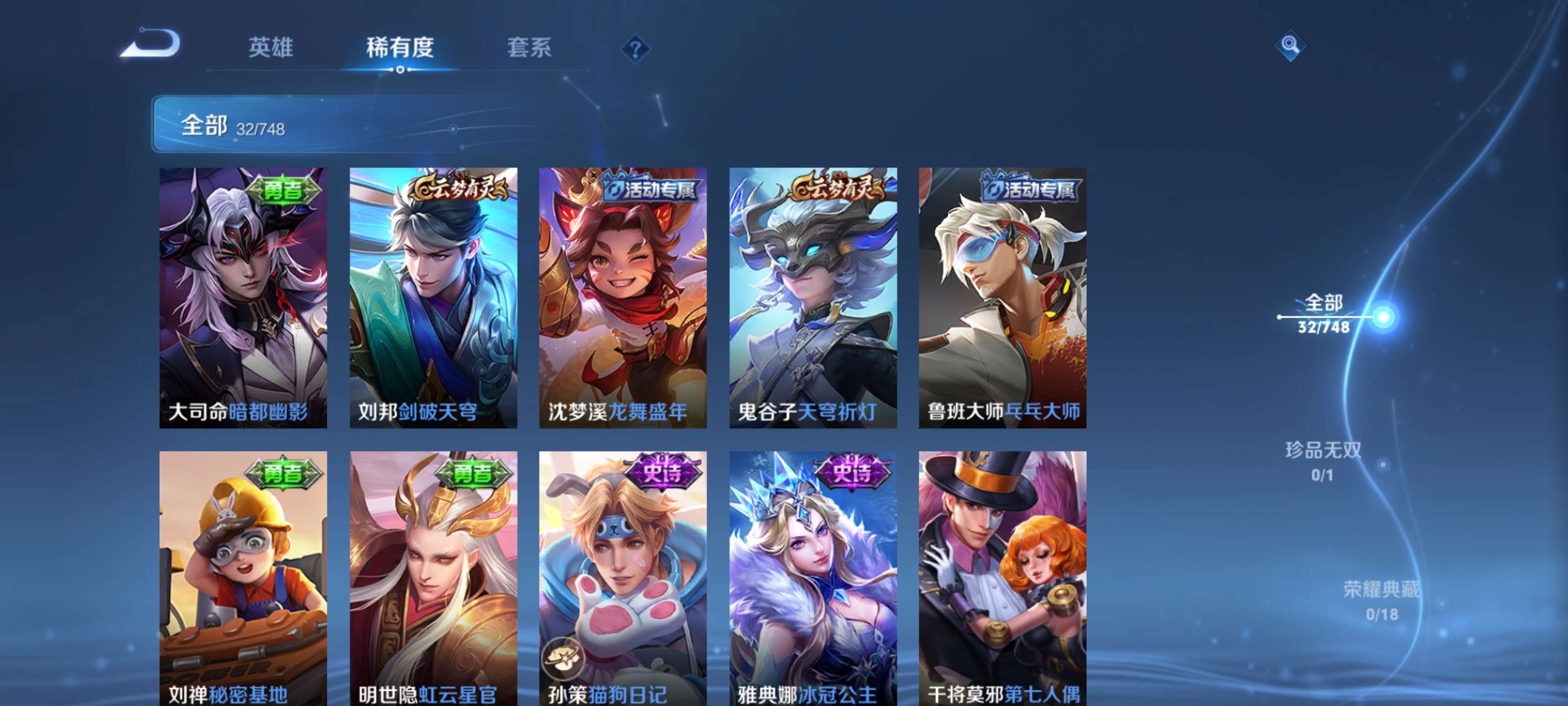Open search with the magnifier icon
Screen dimensions: 1568x706
tap(1291, 46)
